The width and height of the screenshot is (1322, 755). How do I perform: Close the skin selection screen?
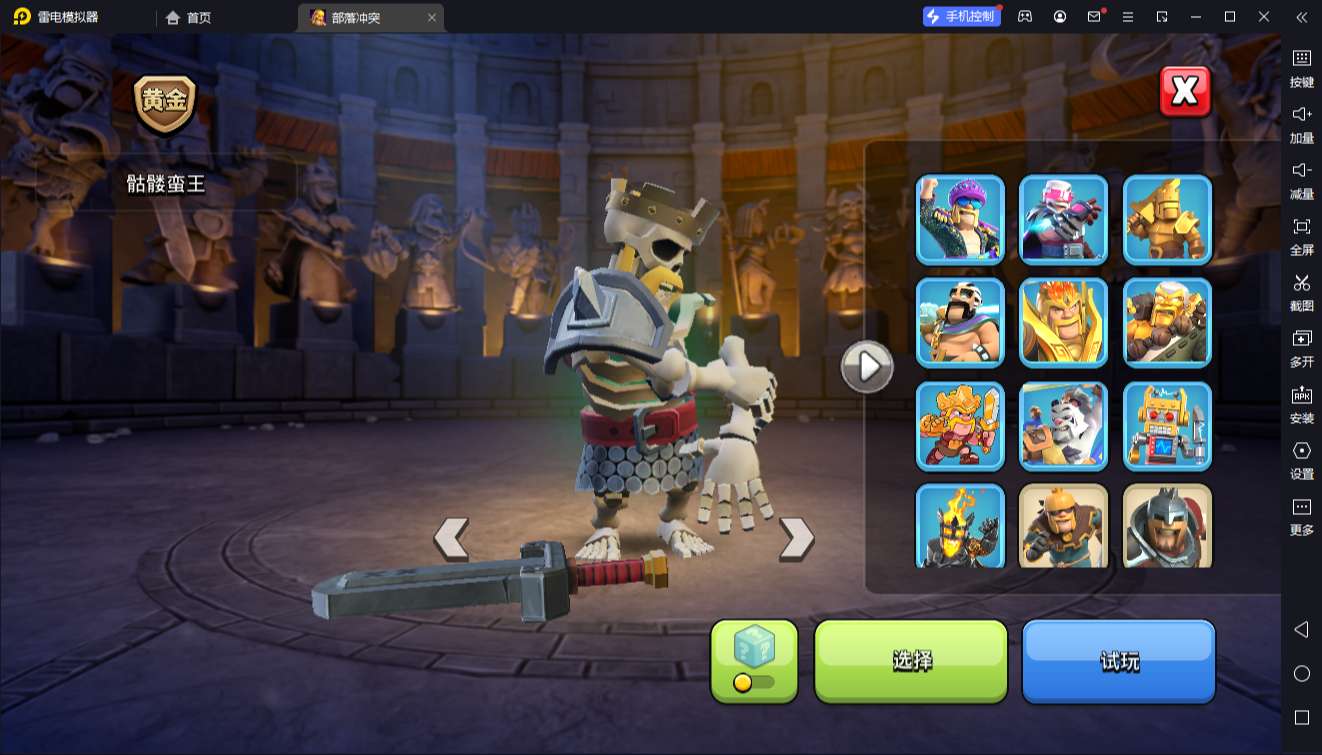pyautogui.click(x=1185, y=92)
